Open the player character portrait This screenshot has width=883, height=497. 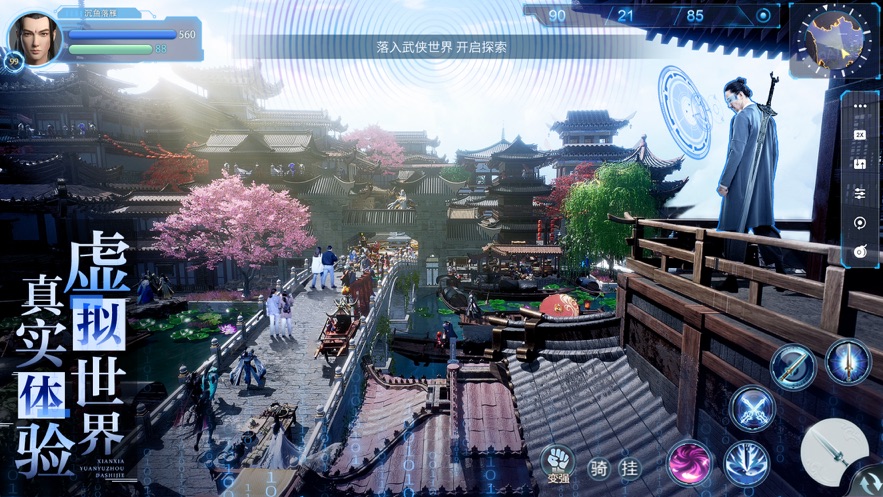pyautogui.click(x=35, y=38)
